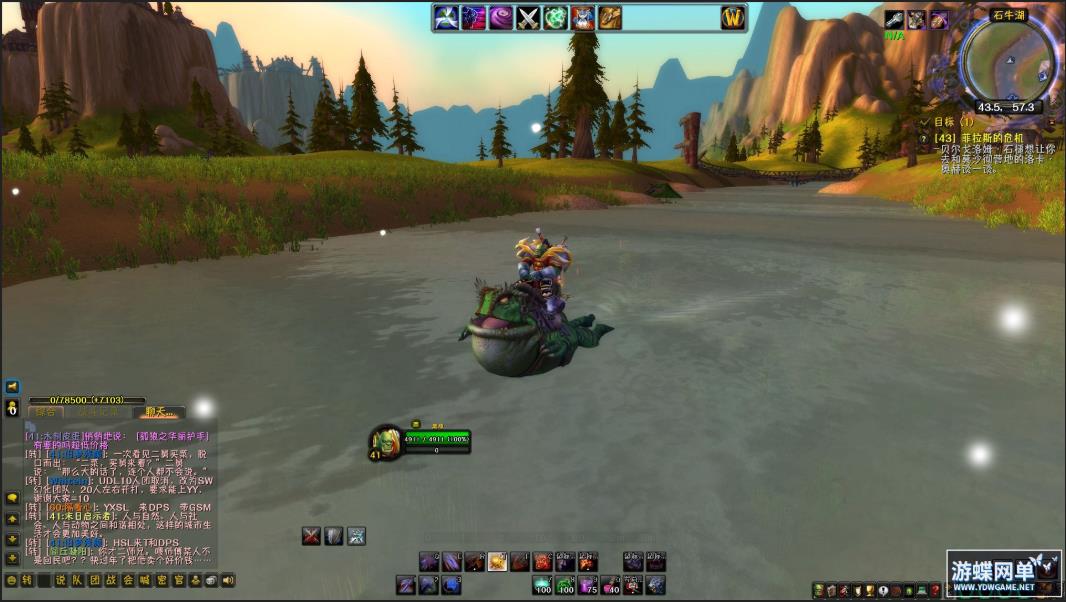Screen dimensions: 1066x602
Task: Choose the 队 party channel button
Action: (x=77, y=580)
